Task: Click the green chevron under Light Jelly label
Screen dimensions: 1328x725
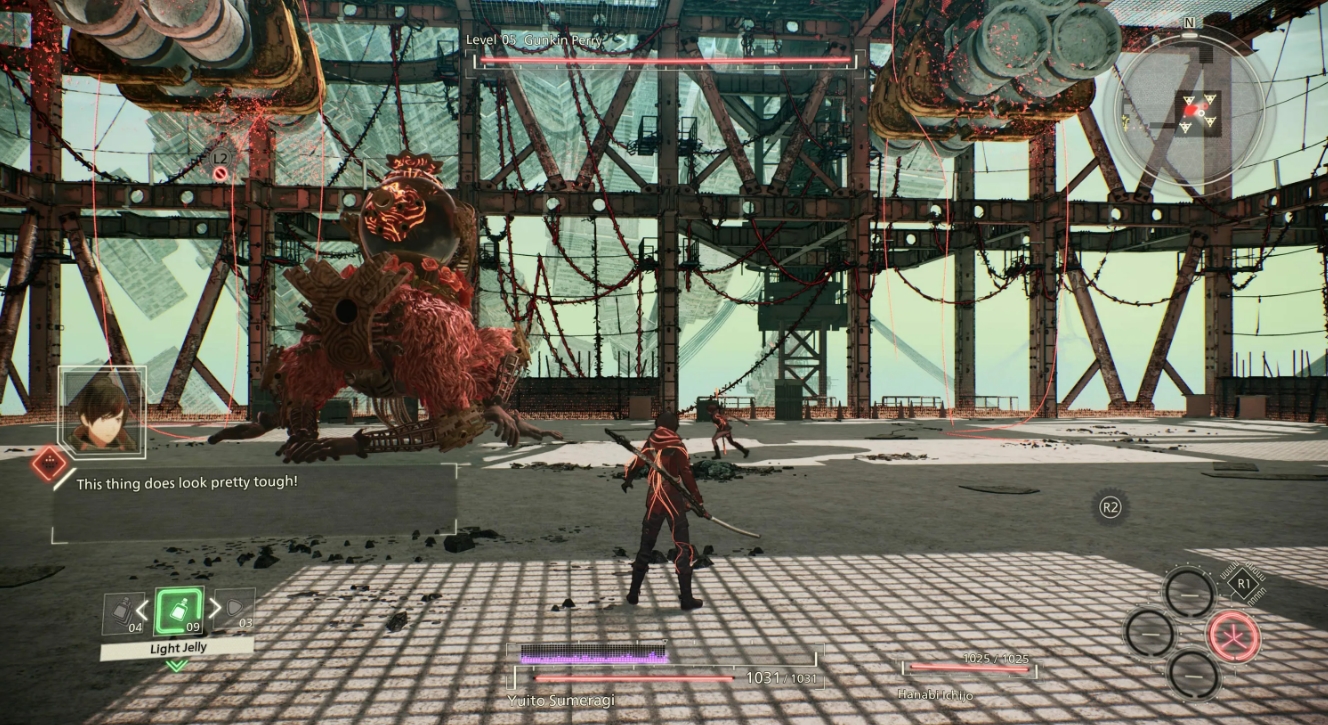Action: tap(176, 665)
